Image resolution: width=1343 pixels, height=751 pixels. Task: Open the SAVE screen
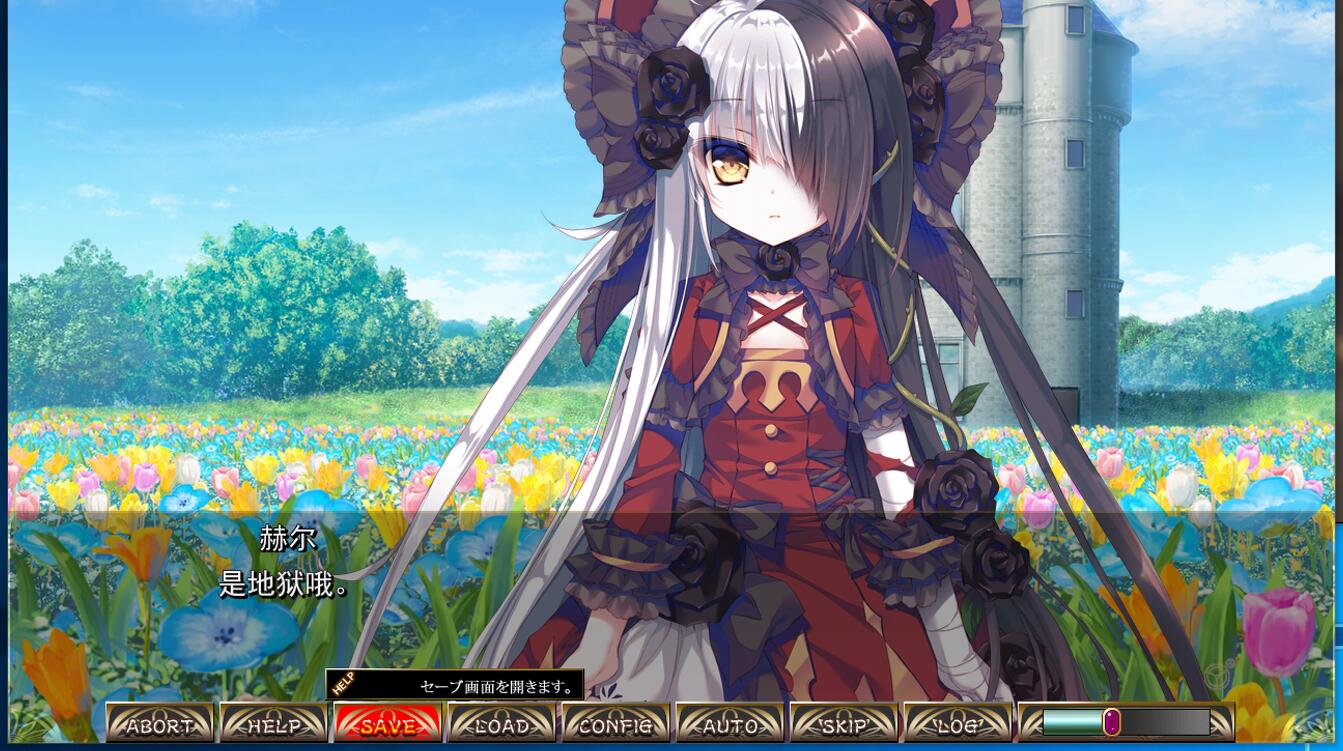click(x=388, y=724)
